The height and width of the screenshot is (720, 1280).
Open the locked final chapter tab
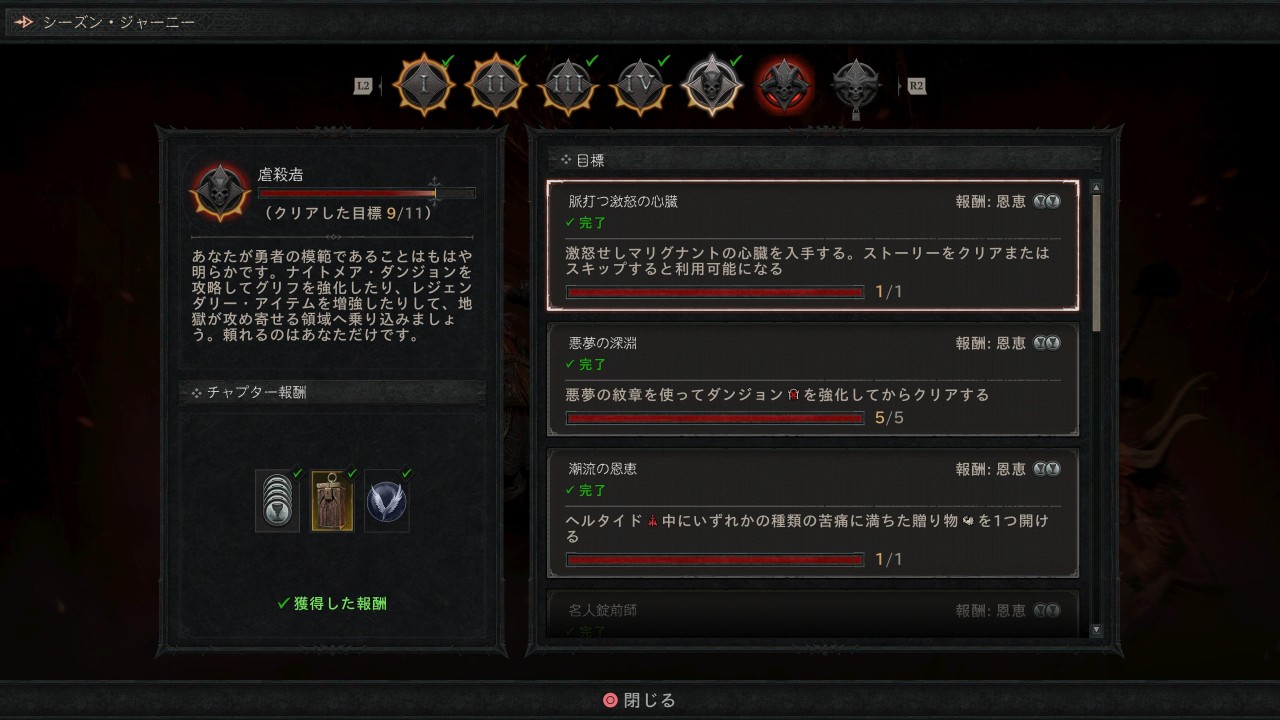[856, 88]
